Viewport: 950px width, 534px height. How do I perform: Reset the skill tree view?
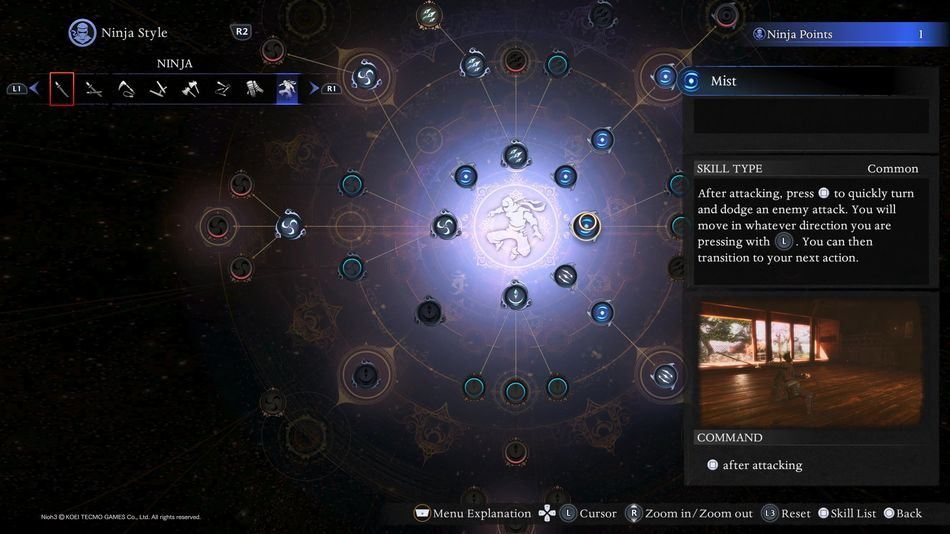785,513
